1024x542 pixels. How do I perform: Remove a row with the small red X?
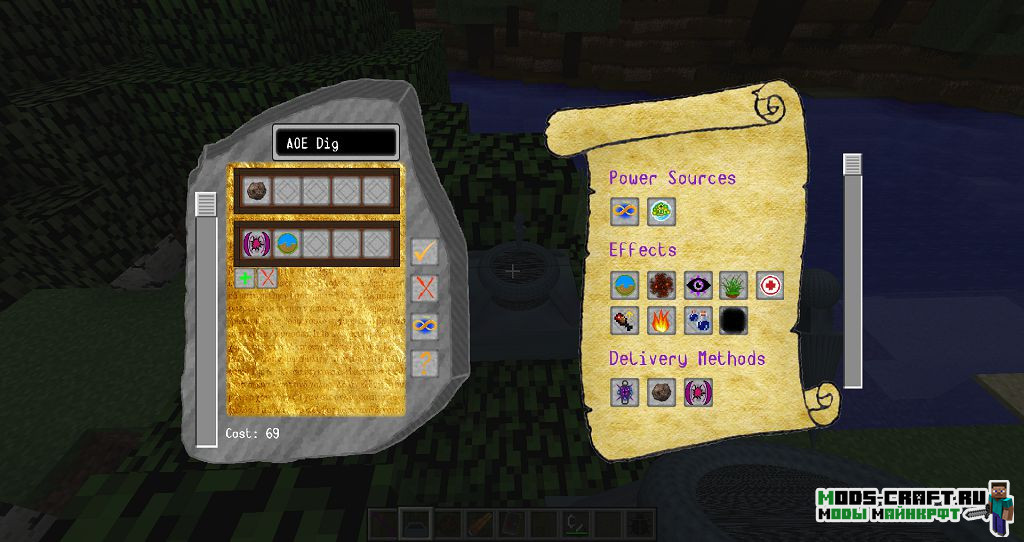point(267,278)
